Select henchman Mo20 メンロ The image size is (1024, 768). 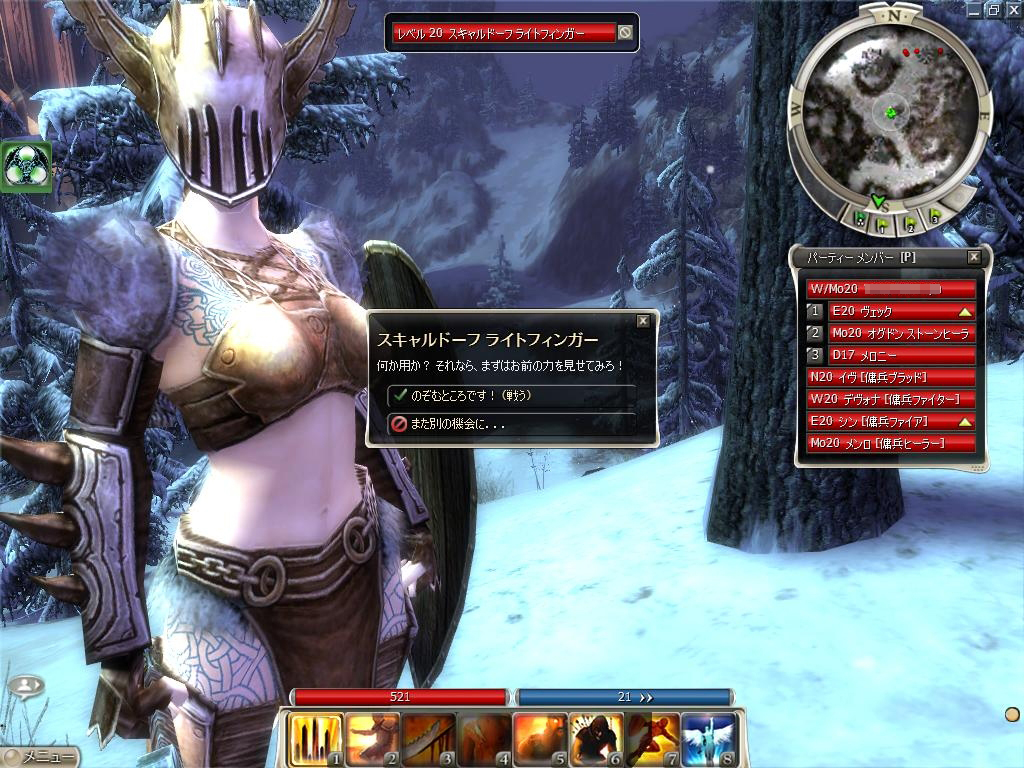tap(890, 443)
